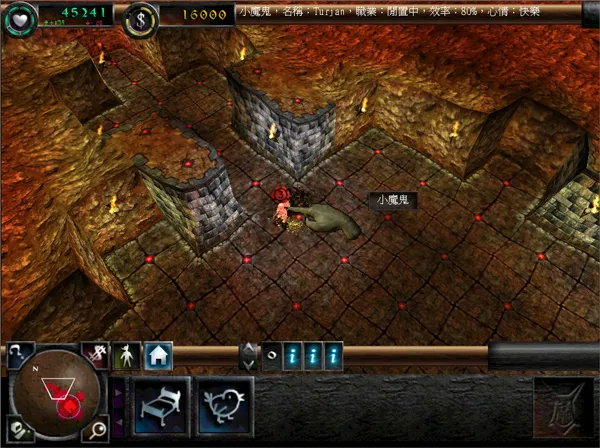600x448 pixels.
Task: Click the circular dungeon minimap
Action: tap(56, 394)
